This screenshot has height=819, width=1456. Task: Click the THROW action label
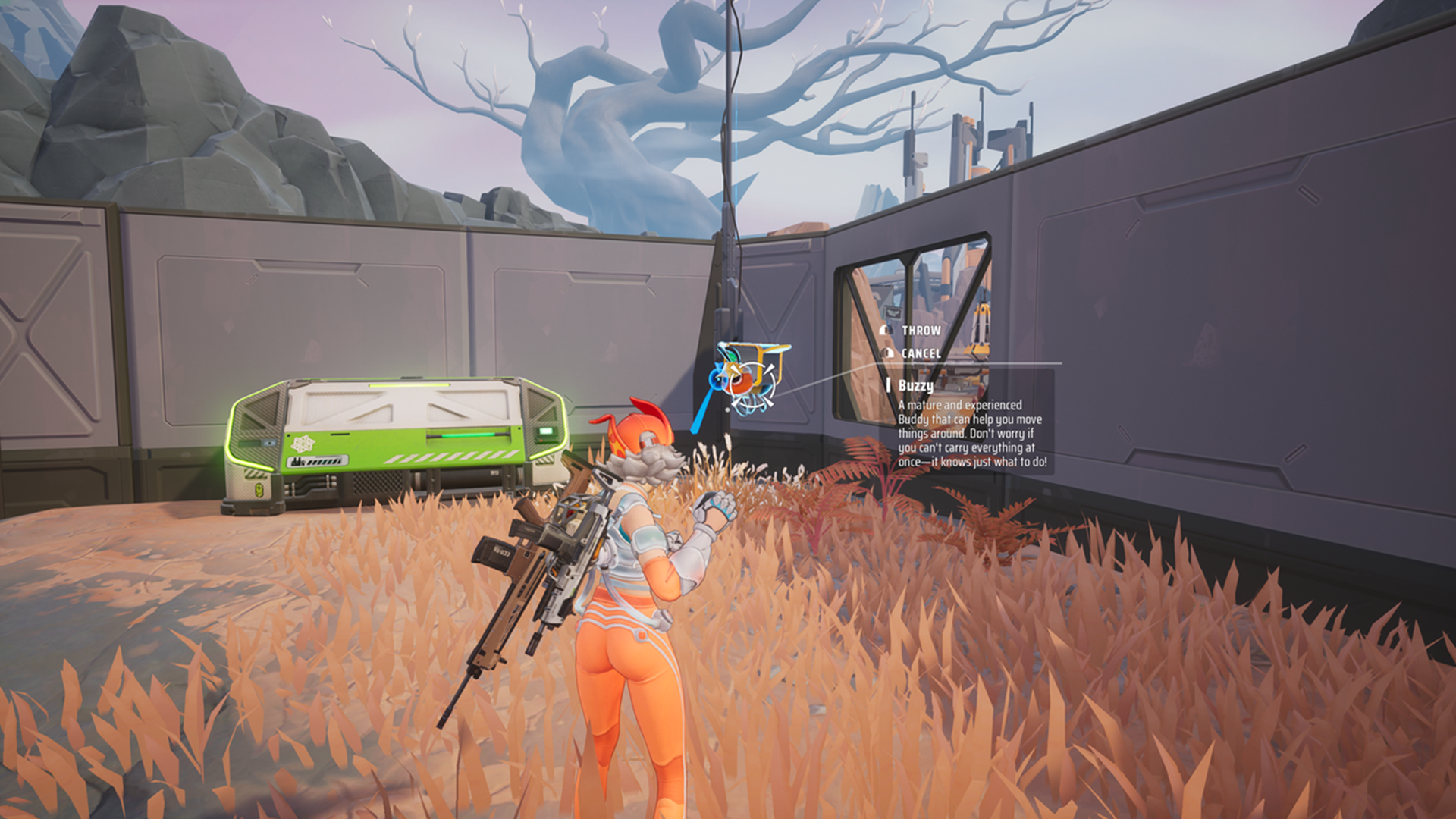point(920,330)
